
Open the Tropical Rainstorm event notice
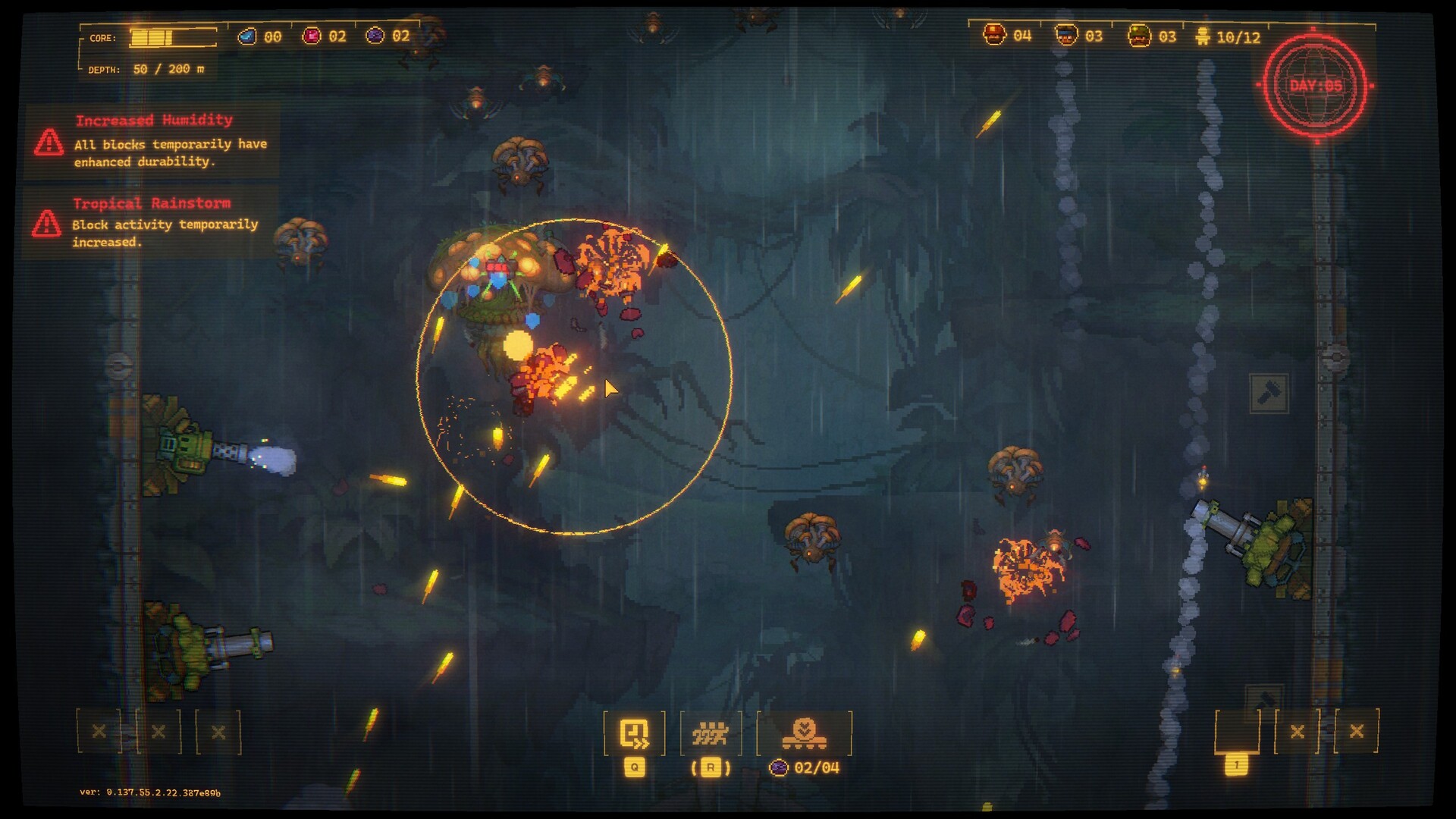152,223
